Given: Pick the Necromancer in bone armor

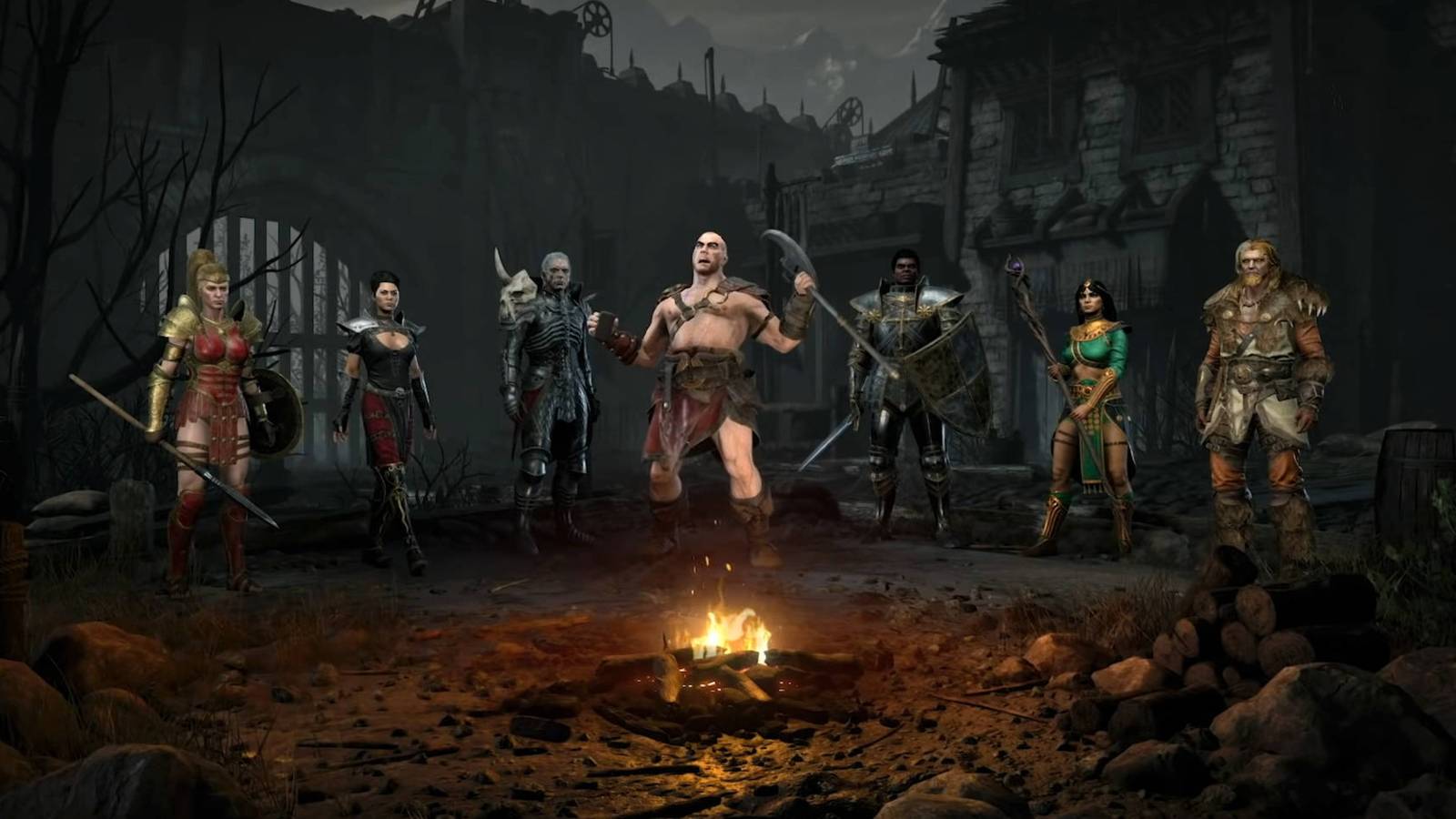Looking at the screenshot, I should [x=546, y=391].
